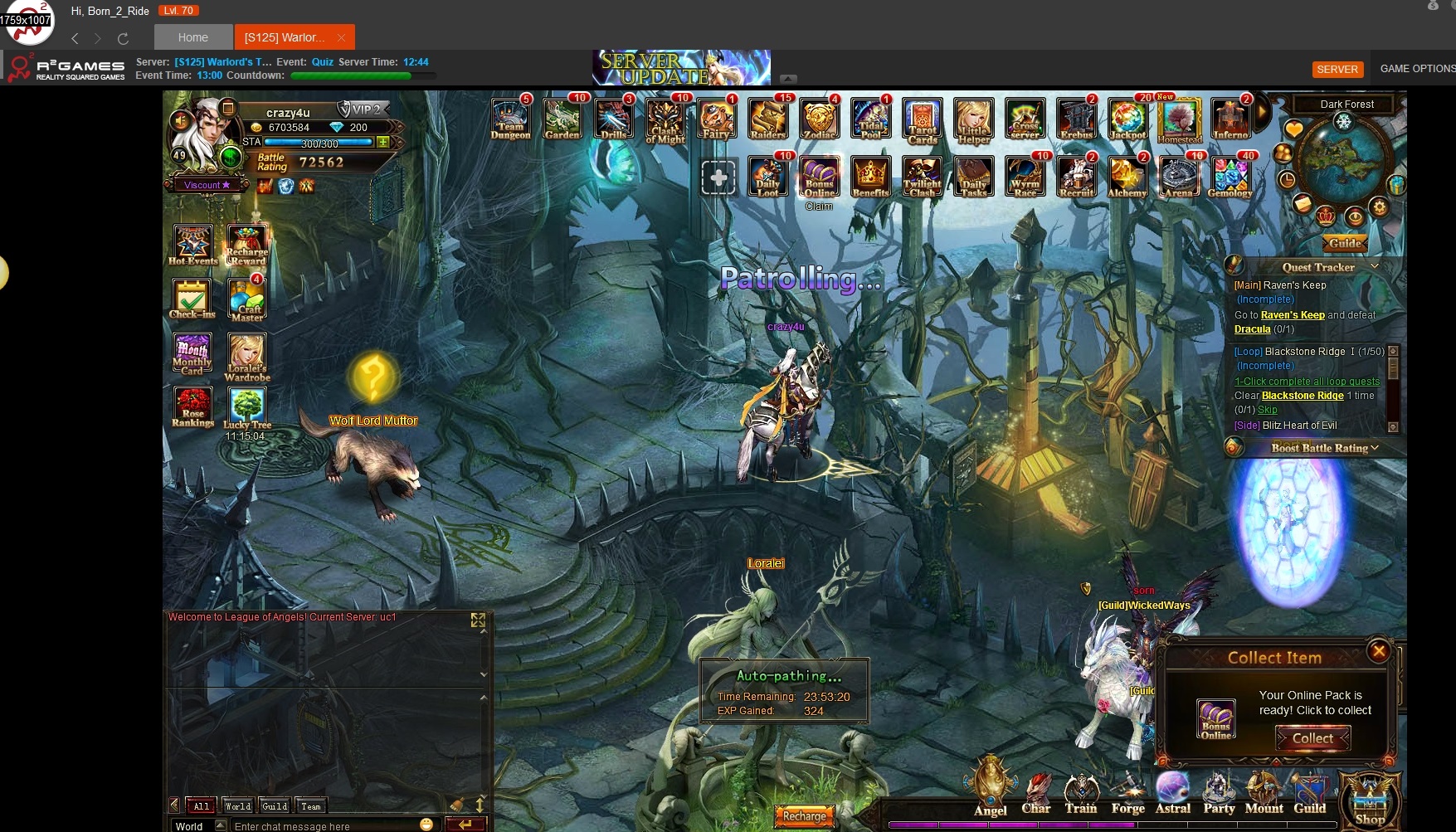Open the Team Dungeon icon
The height and width of the screenshot is (832, 1456).
(x=510, y=119)
